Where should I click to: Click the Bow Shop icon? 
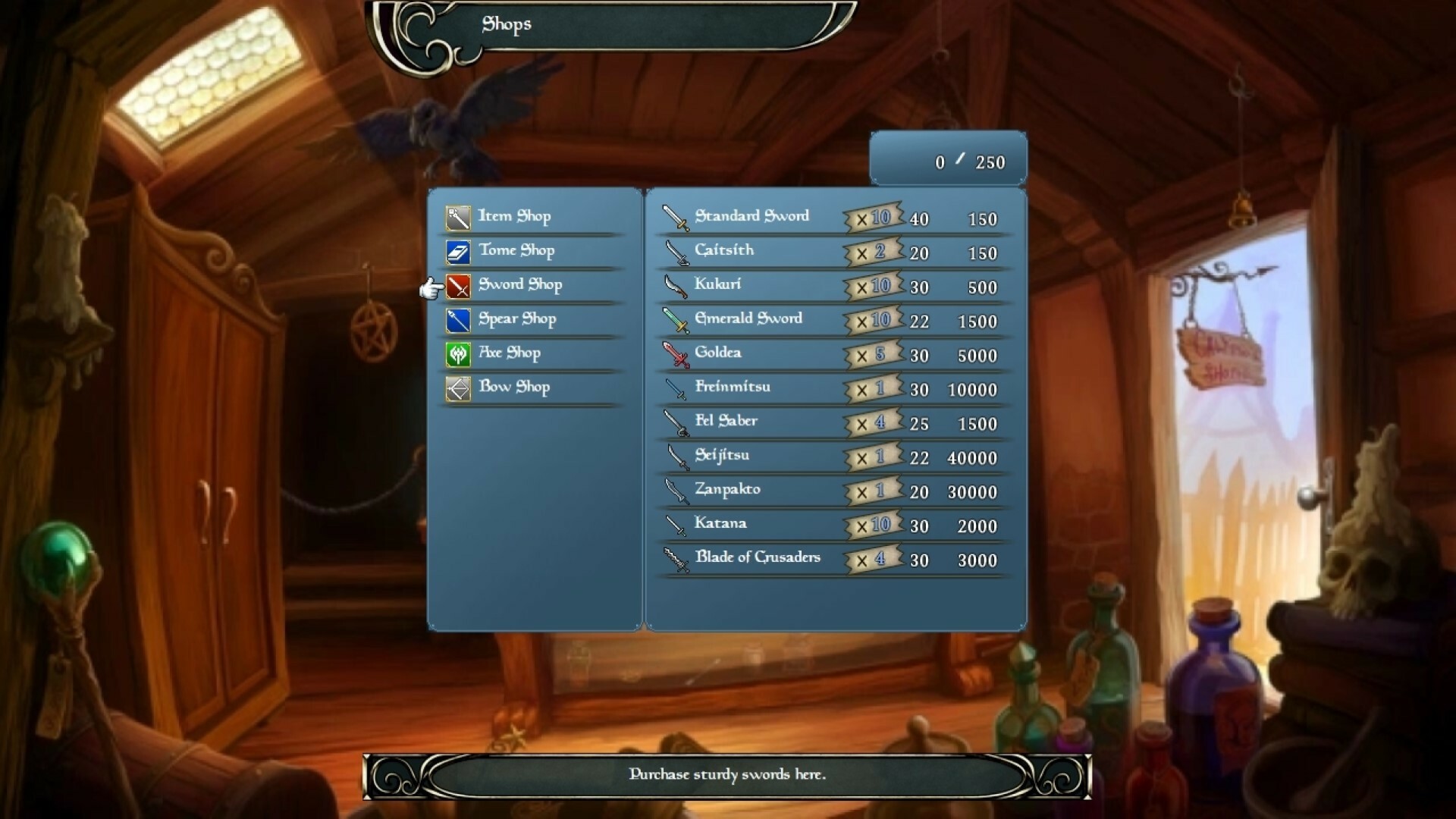(458, 388)
